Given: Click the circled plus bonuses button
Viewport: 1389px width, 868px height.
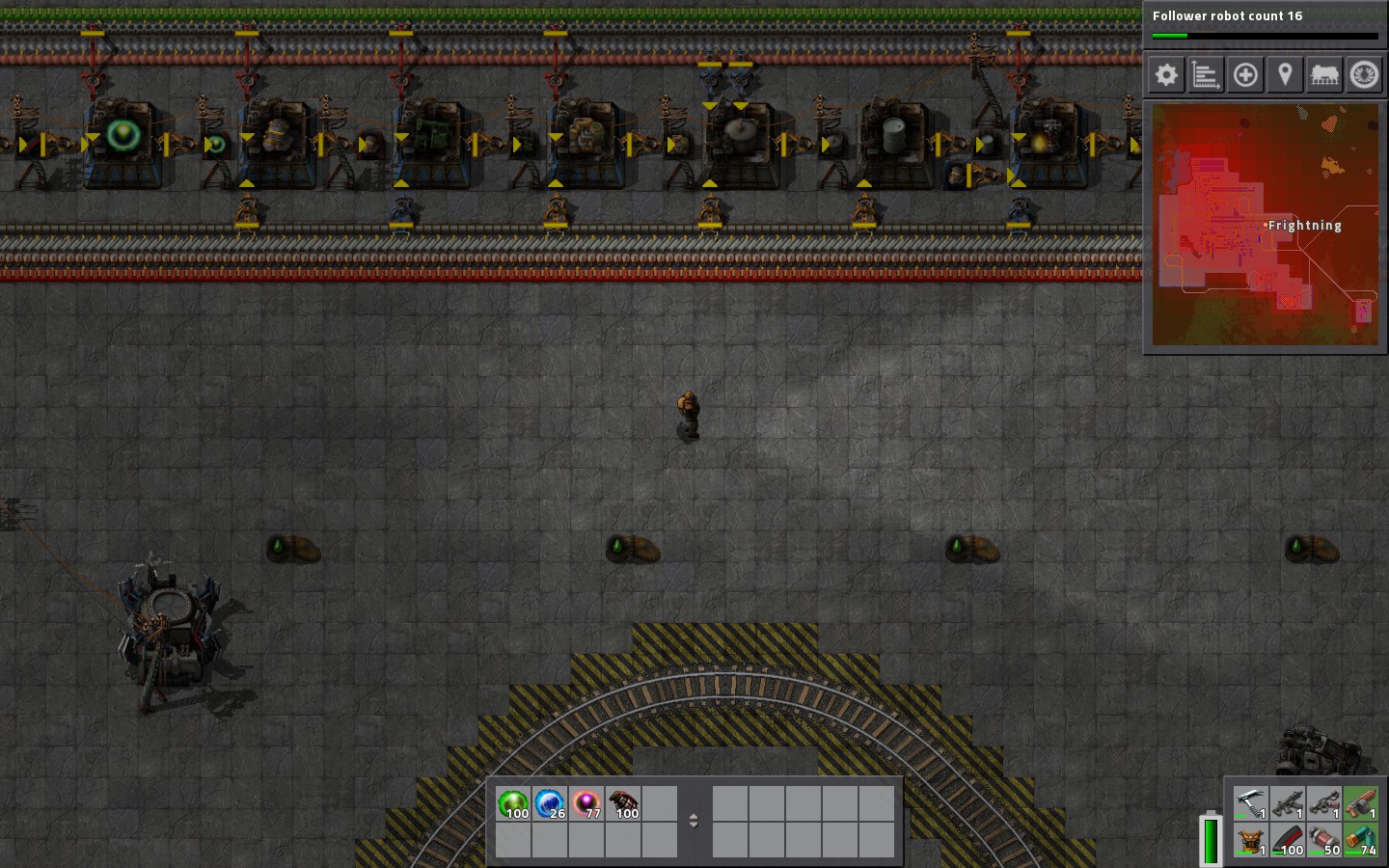Looking at the screenshot, I should pyautogui.click(x=1245, y=75).
